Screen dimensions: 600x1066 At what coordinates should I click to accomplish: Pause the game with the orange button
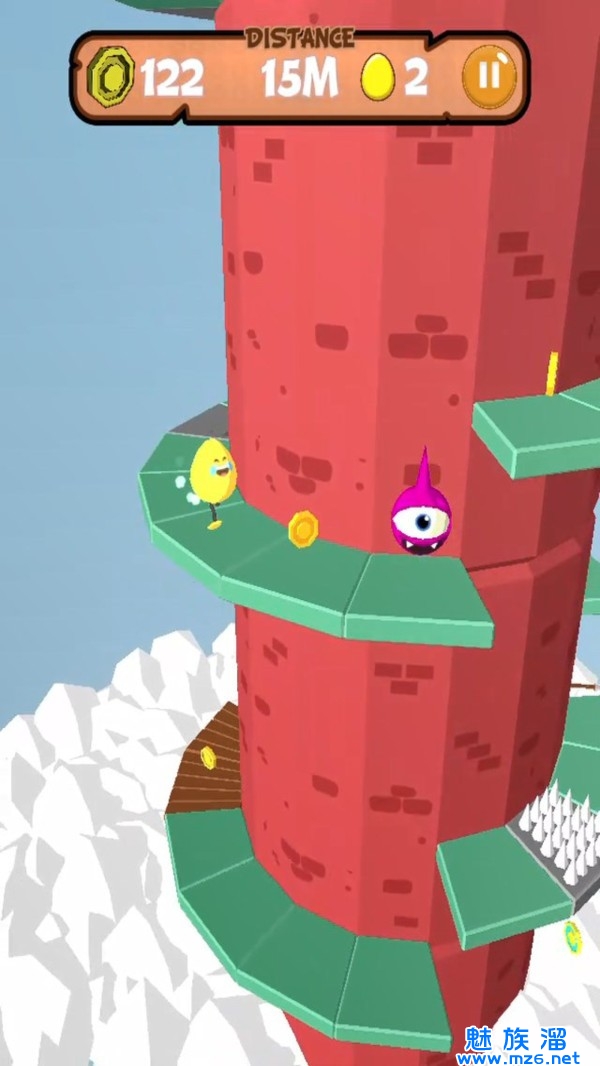point(490,78)
